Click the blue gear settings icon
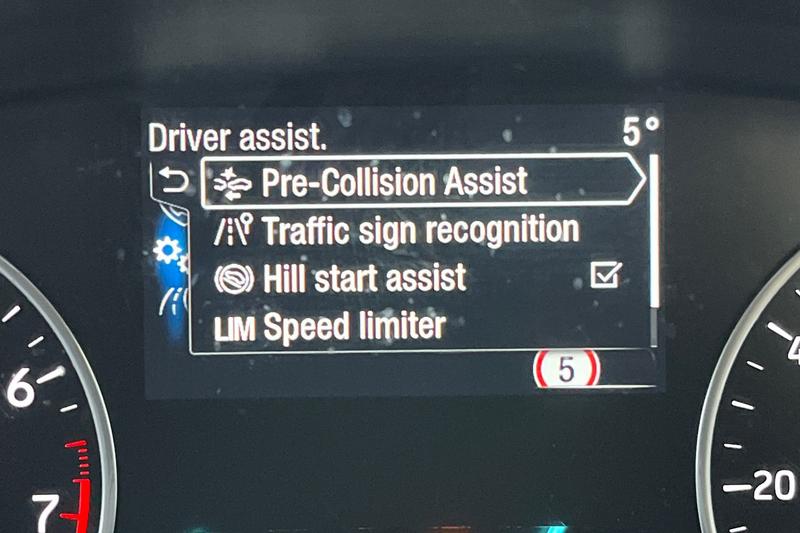 168,252
